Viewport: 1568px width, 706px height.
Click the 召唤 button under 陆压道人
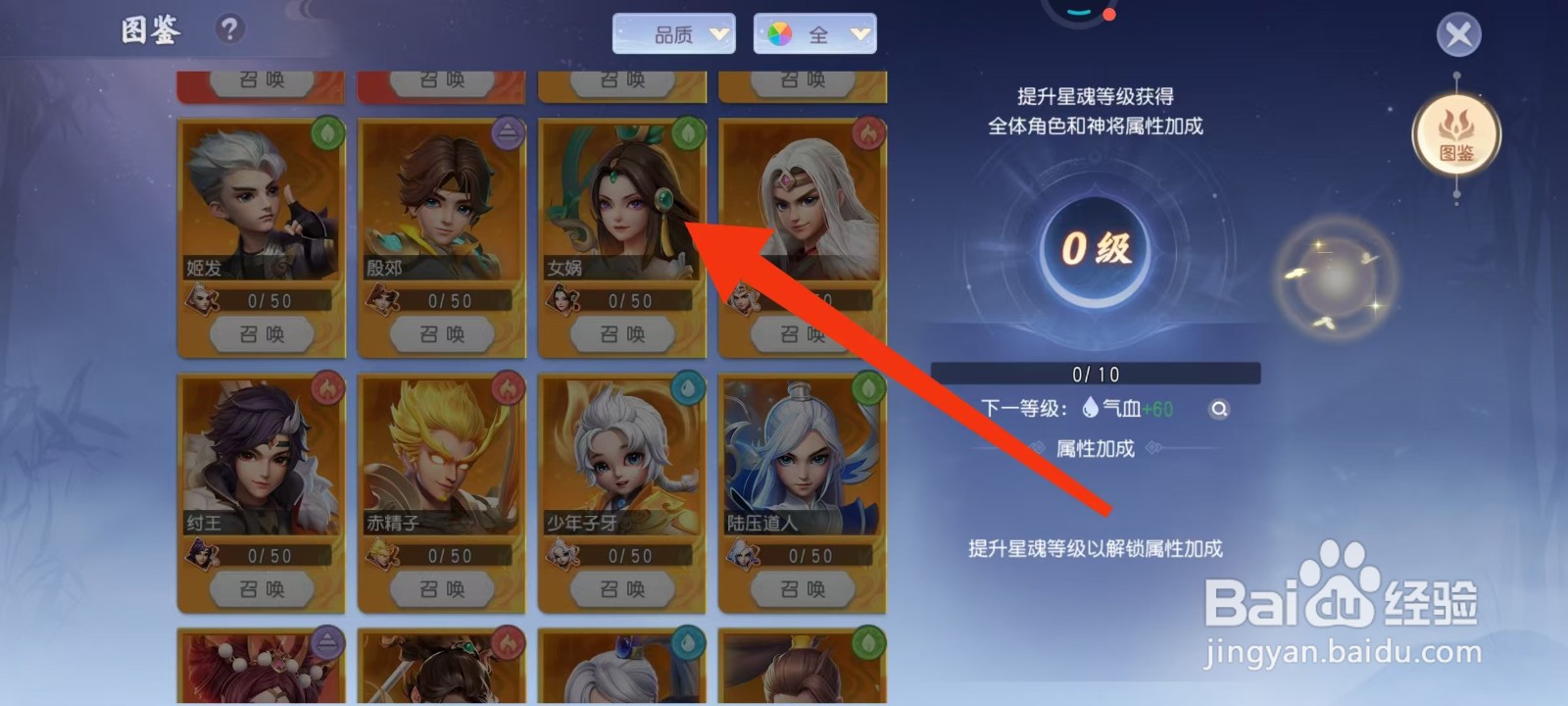pos(804,588)
